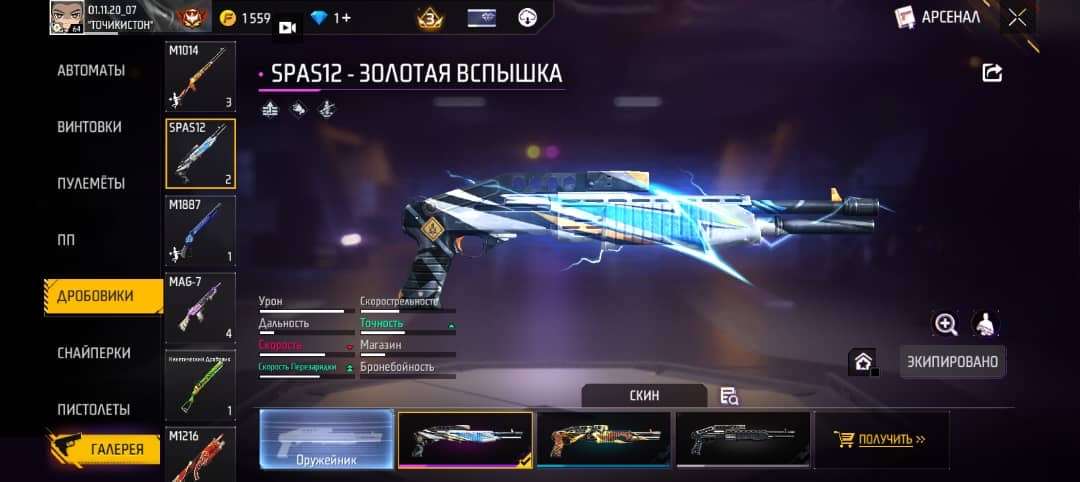Open the magnifier zoom view
This screenshot has height=482, width=1080.
tap(945, 323)
